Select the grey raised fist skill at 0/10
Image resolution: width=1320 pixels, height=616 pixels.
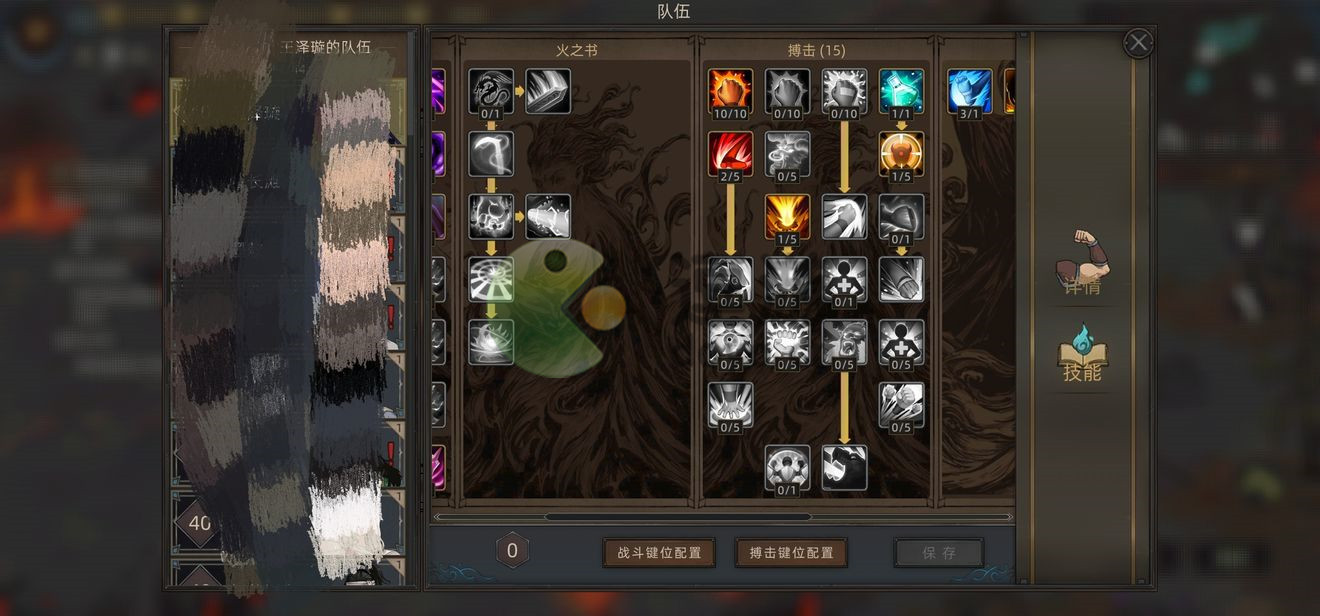787,90
